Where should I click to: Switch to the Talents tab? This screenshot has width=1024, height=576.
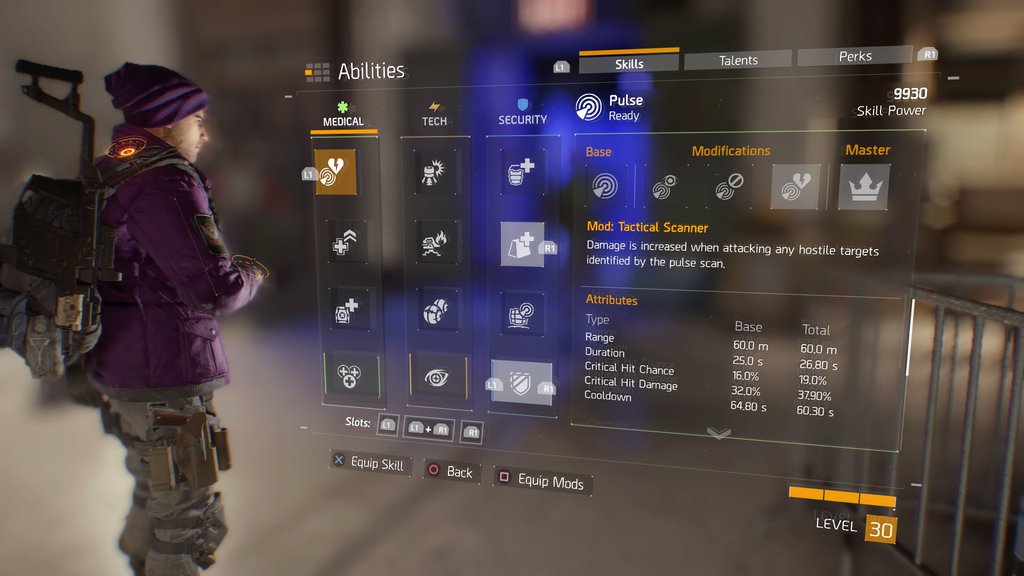point(738,61)
